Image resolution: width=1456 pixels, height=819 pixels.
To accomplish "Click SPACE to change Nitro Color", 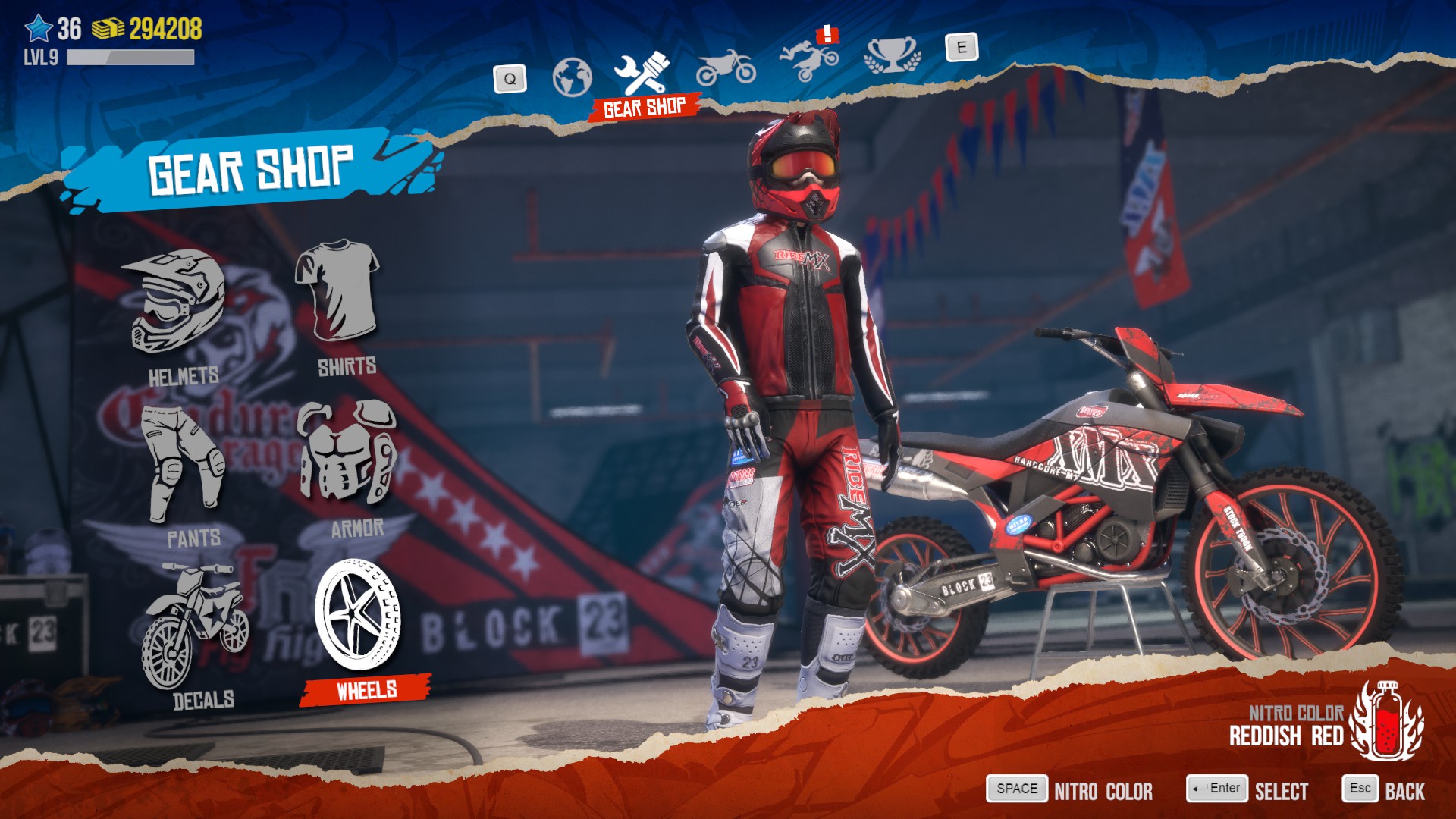I will point(1016,789).
